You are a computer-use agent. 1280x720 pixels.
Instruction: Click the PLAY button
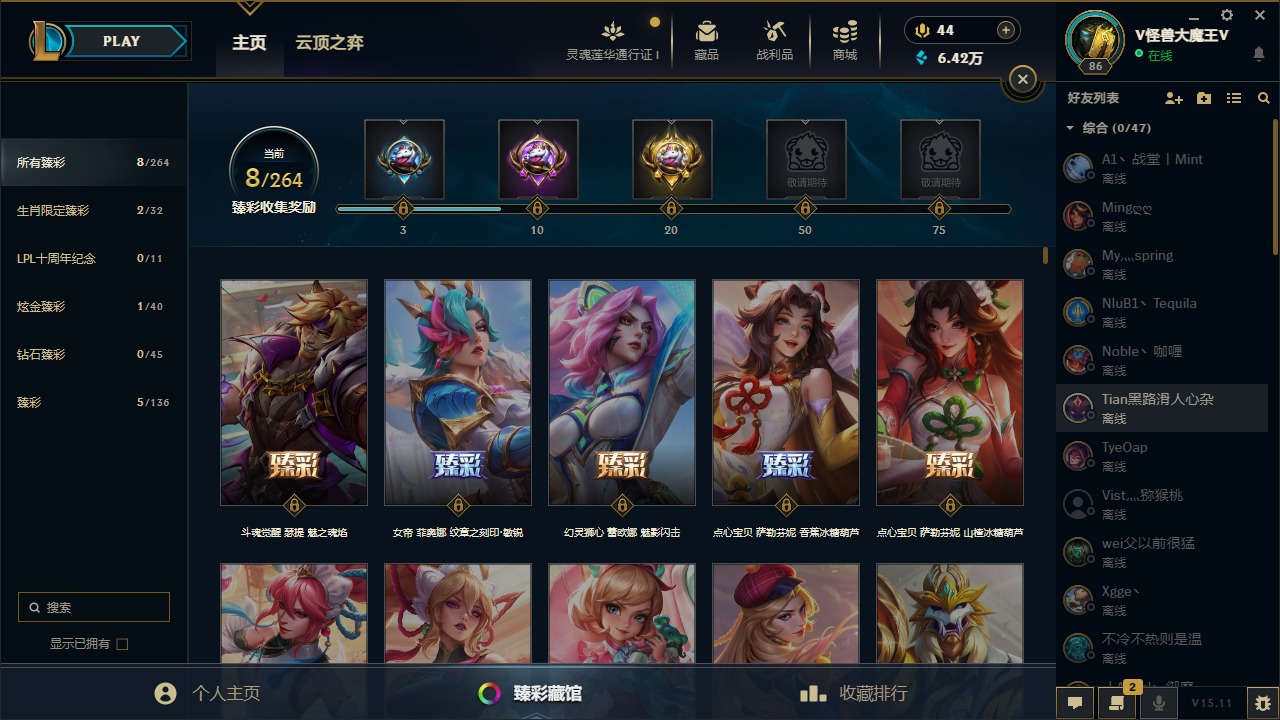[121, 41]
